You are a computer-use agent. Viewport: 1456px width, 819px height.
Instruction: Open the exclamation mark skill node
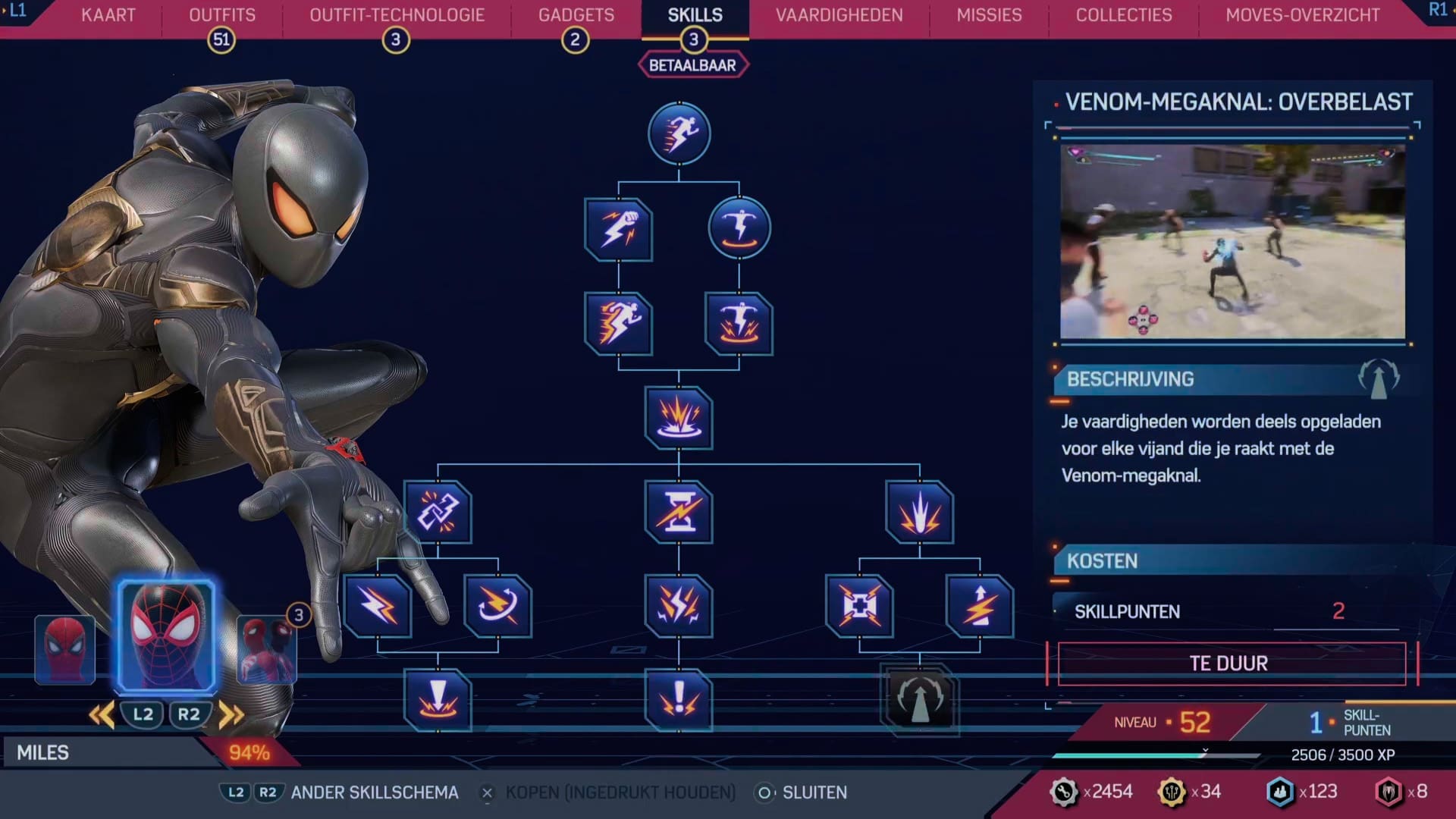coord(679,701)
